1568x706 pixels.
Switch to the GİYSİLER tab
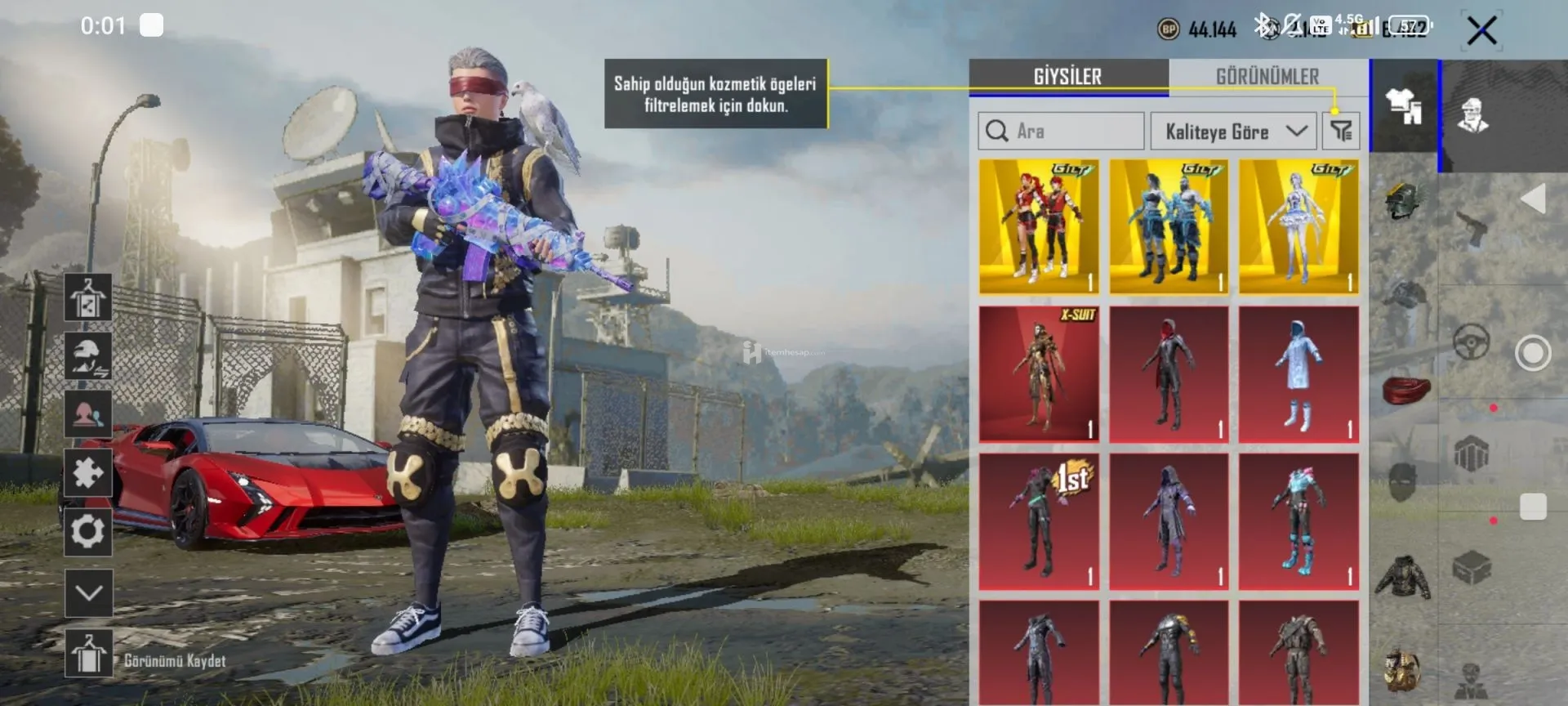coord(1067,77)
